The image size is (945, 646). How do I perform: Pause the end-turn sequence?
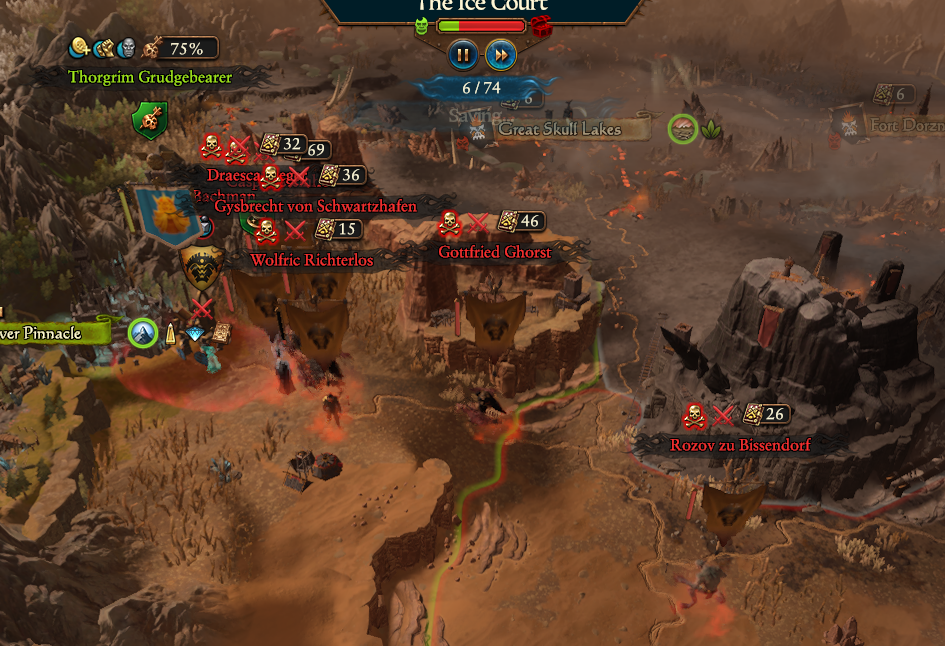[462, 55]
